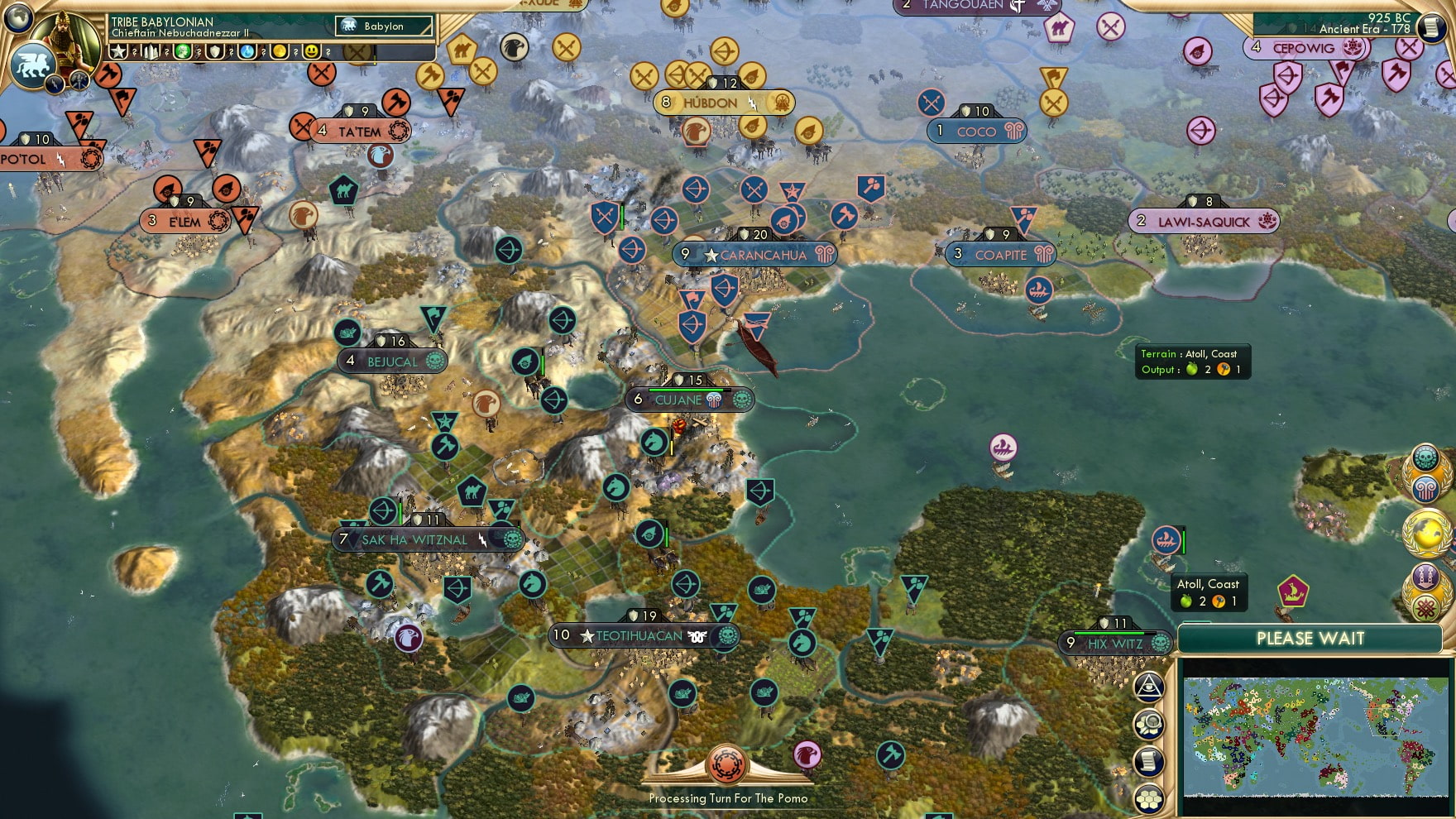Screen dimensions: 1456x819
Task: Click the Please Wait button
Action: (1310, 639)
